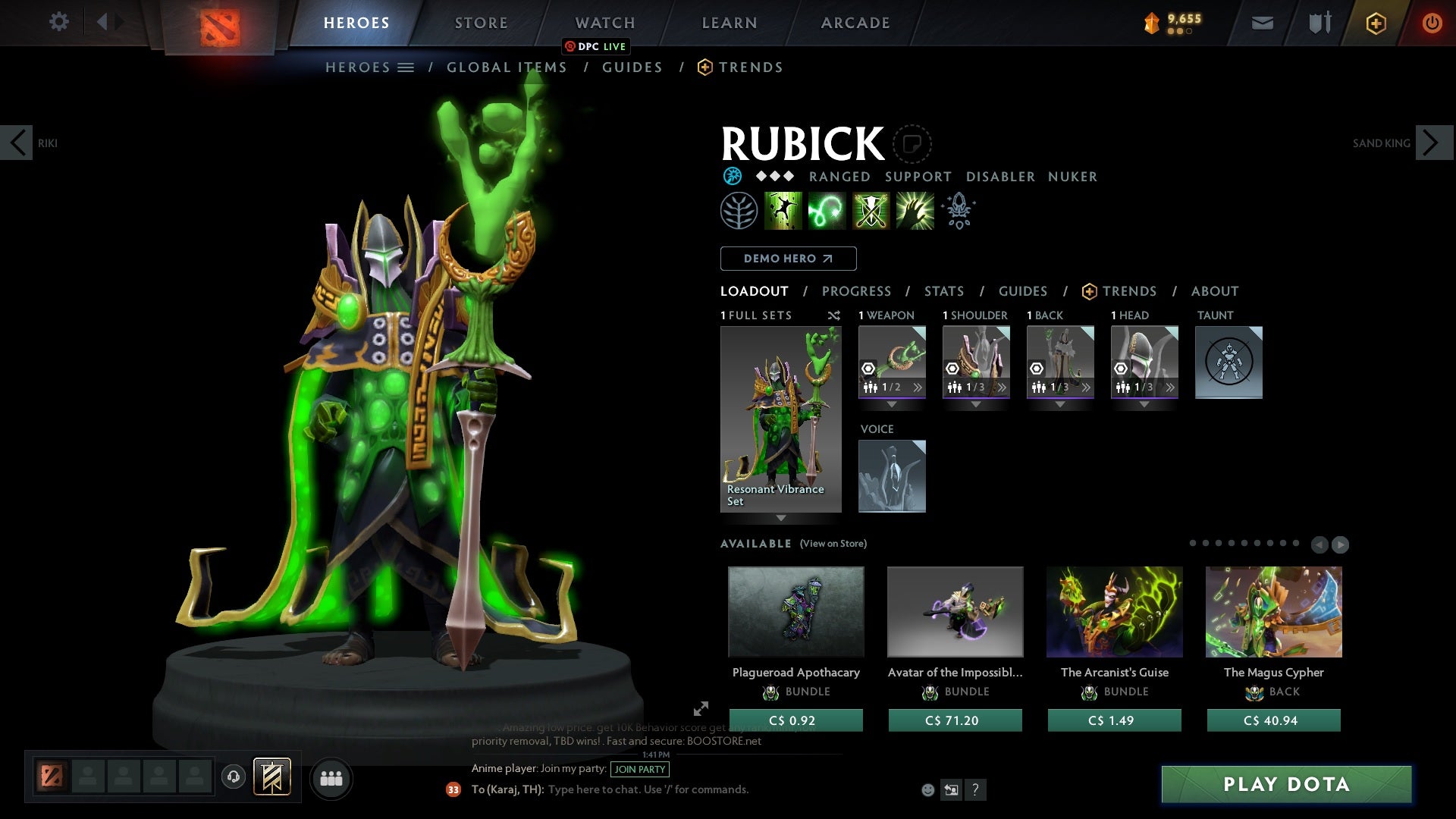Switch to the Progress tab
The height and width of the screenshot is (819, 1456).
(856, 291)
